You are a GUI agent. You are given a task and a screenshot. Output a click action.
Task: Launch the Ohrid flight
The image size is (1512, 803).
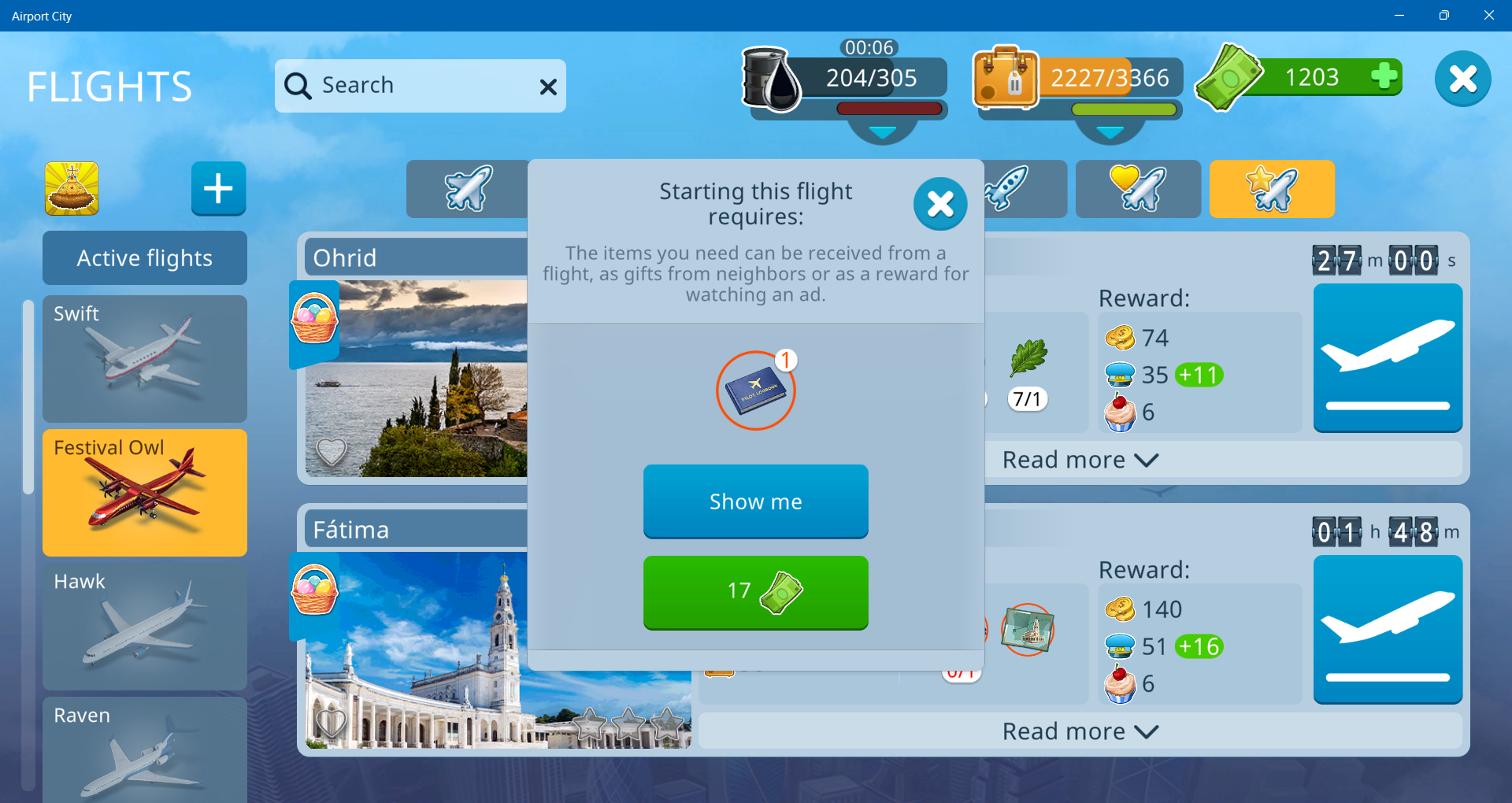coord(1388,358)
